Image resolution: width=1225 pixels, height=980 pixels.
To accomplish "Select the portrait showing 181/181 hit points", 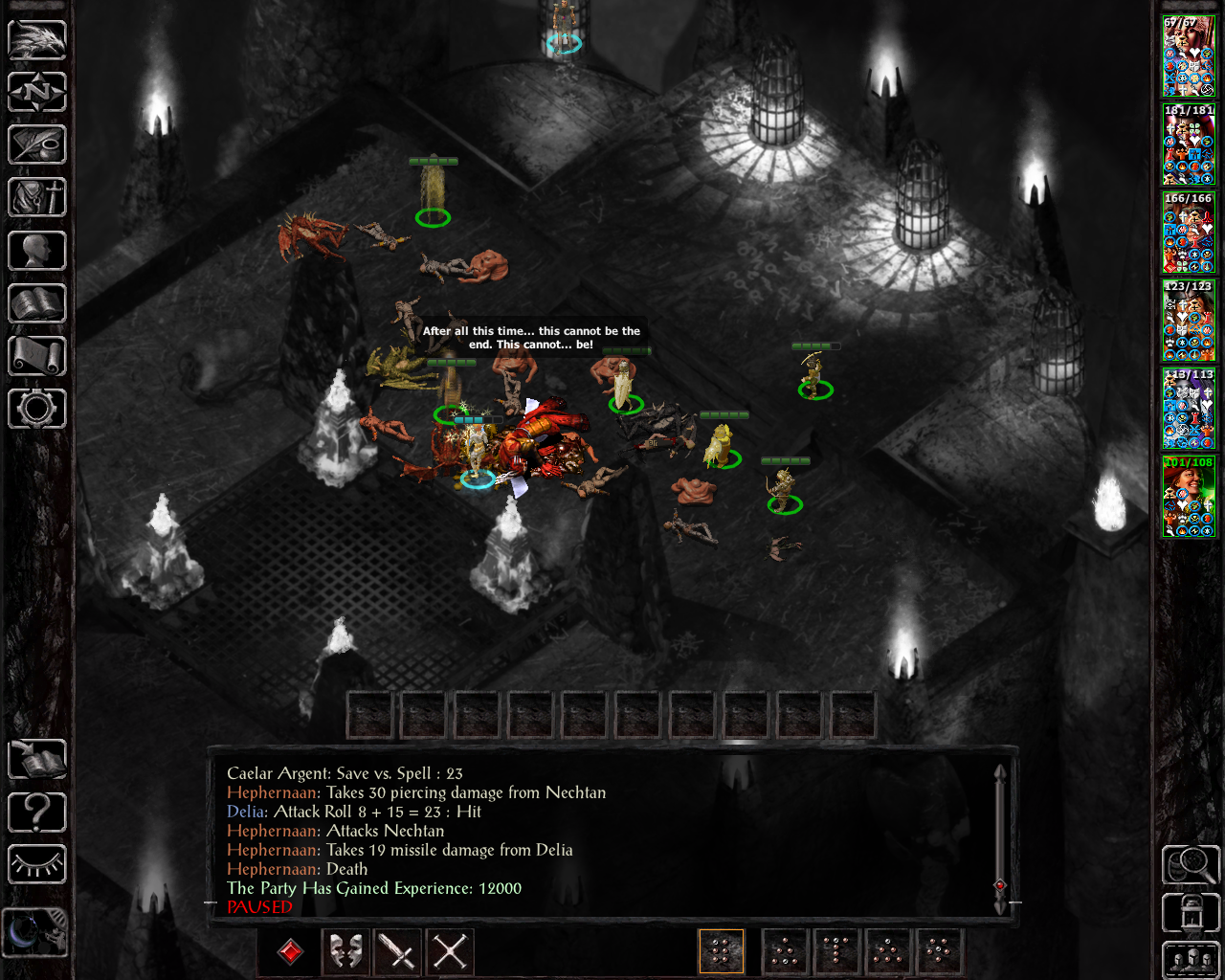I will (1188, 145).
